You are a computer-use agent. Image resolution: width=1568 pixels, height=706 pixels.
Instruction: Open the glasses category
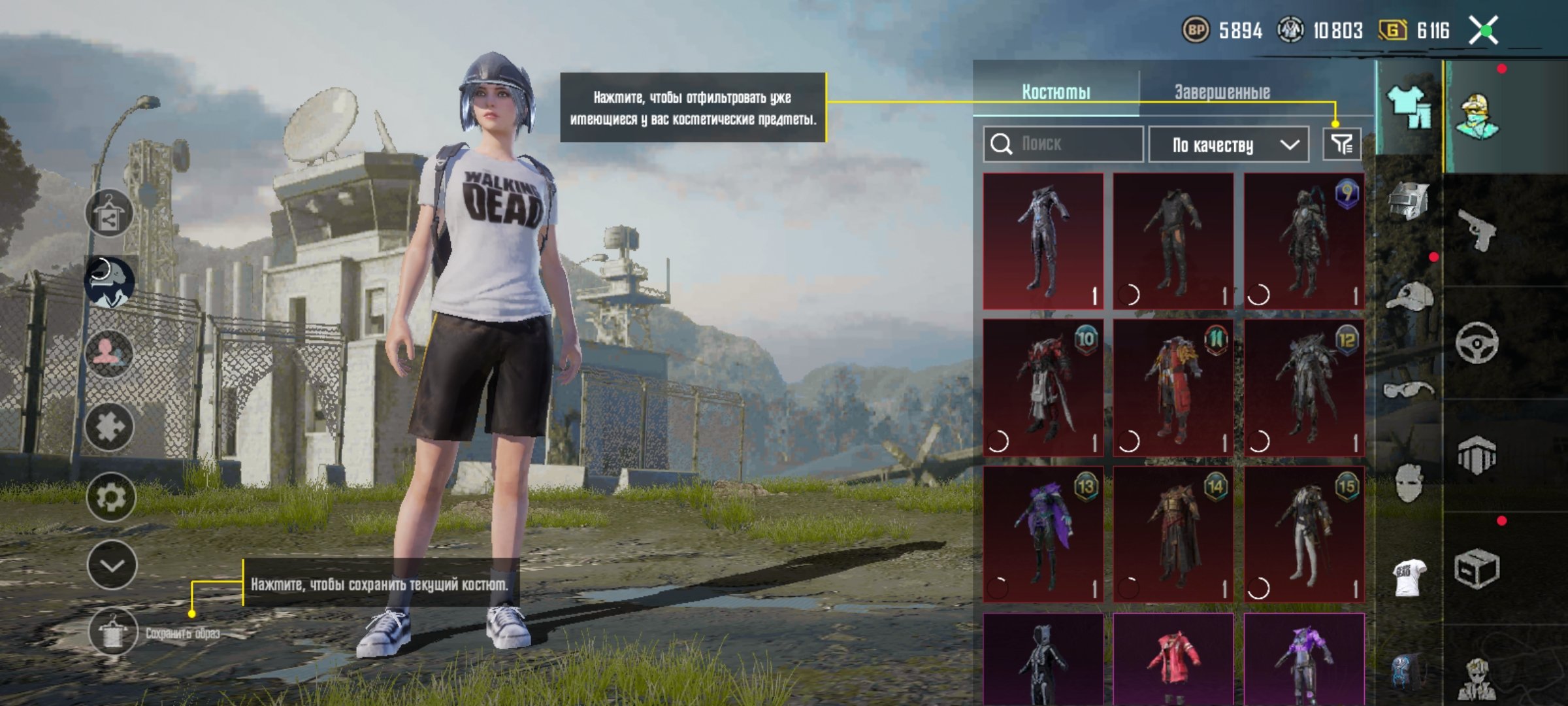[x=1409, y=390]
